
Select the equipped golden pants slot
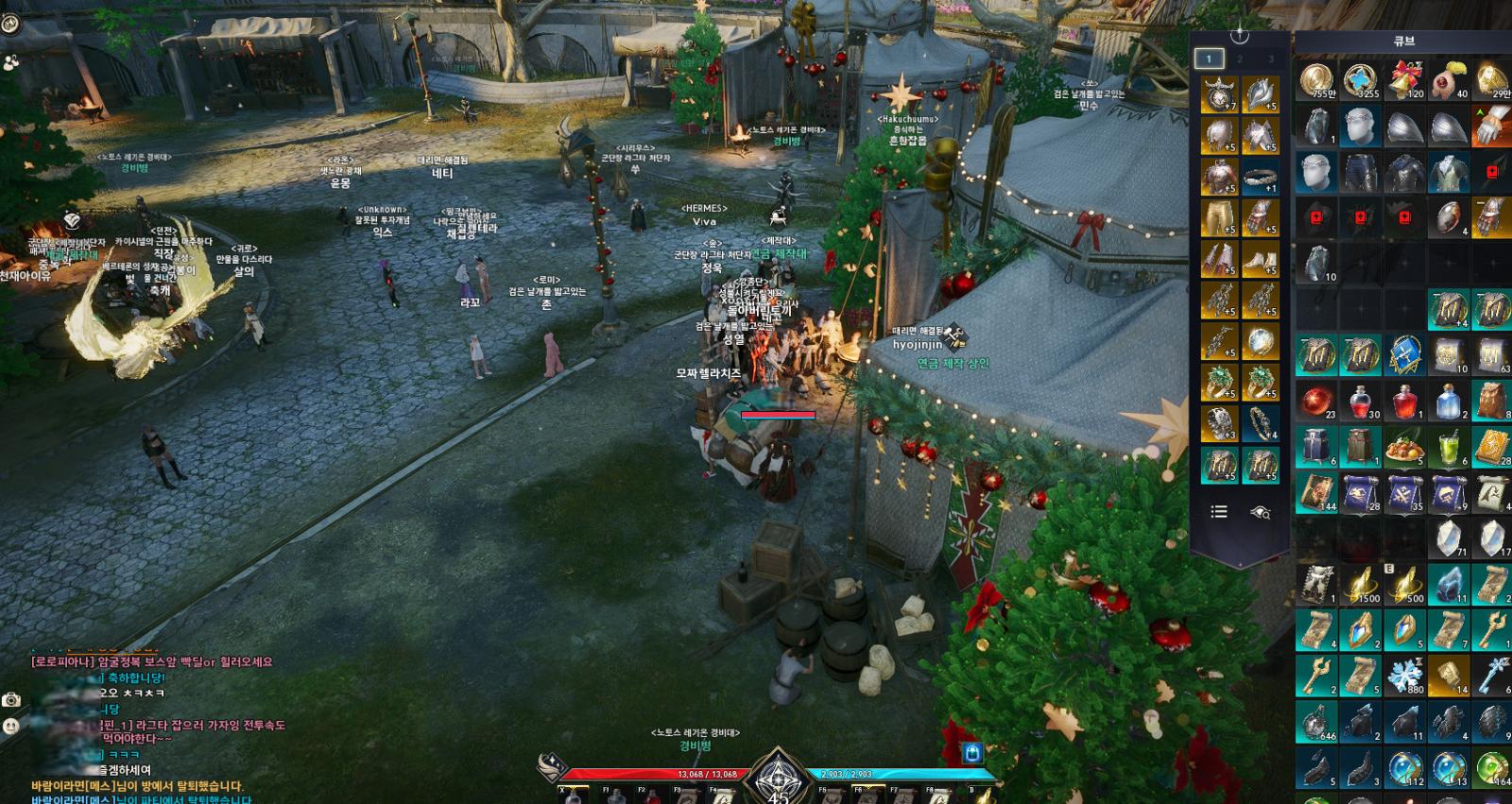[x=1219, y=218]
